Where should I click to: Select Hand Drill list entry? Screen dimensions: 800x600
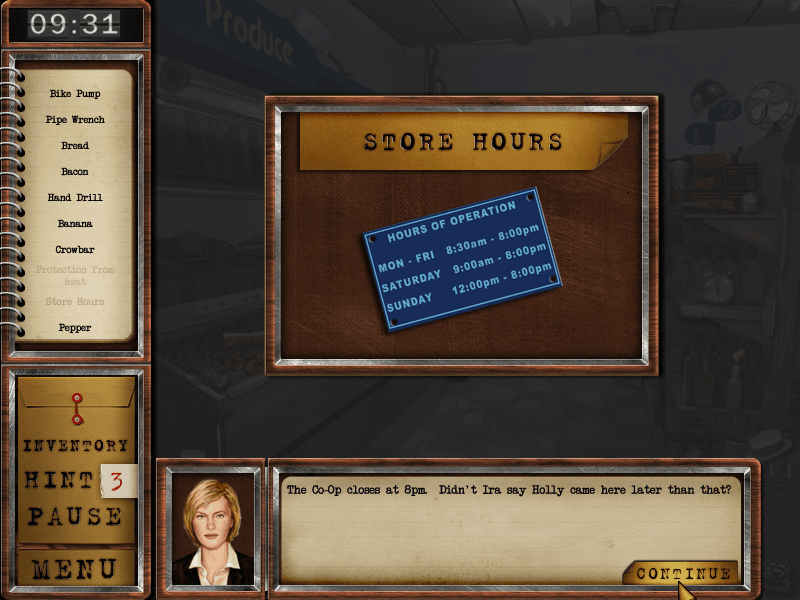tap(75, 198)
